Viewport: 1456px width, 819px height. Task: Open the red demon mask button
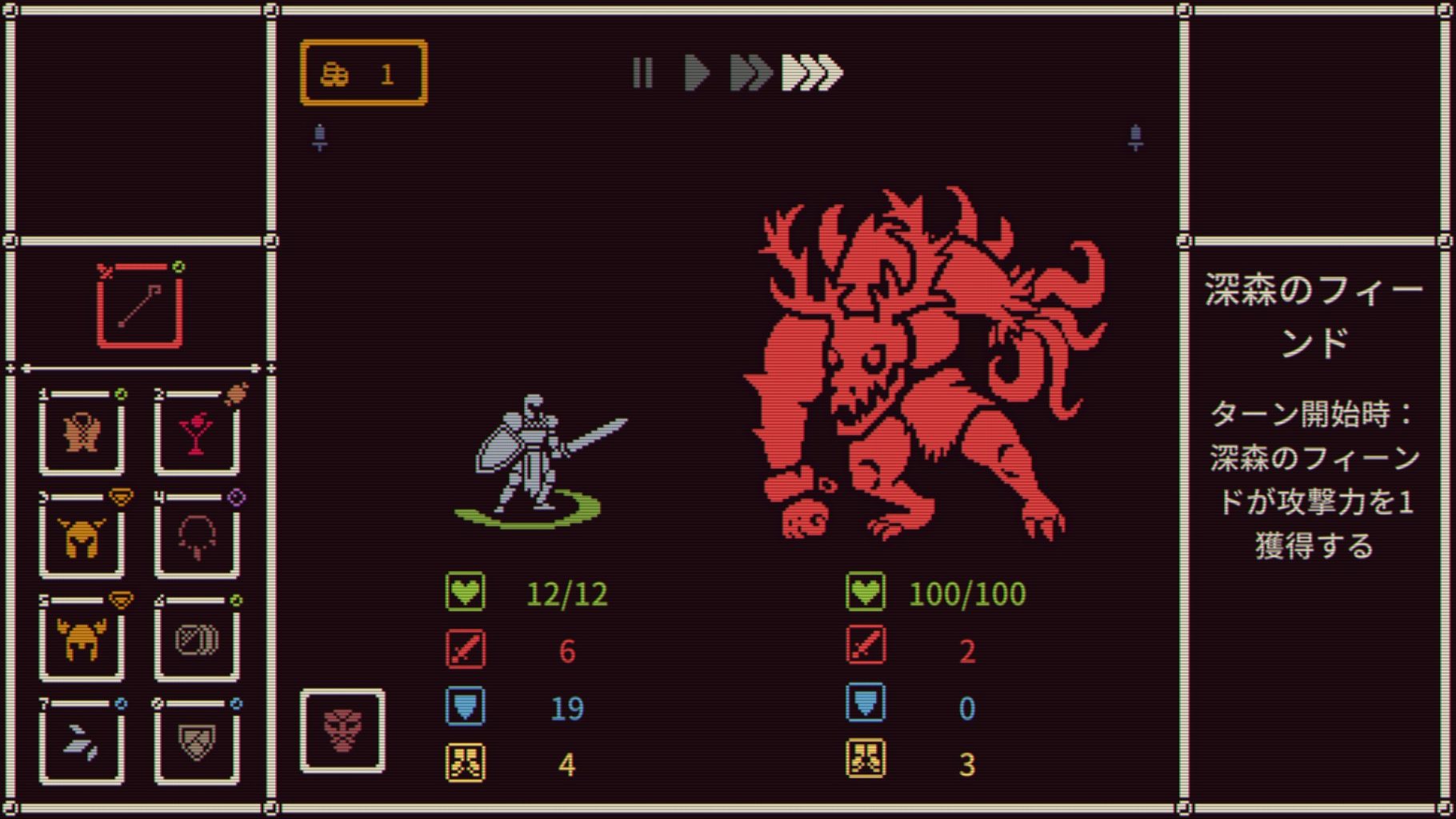coord(342,731)
